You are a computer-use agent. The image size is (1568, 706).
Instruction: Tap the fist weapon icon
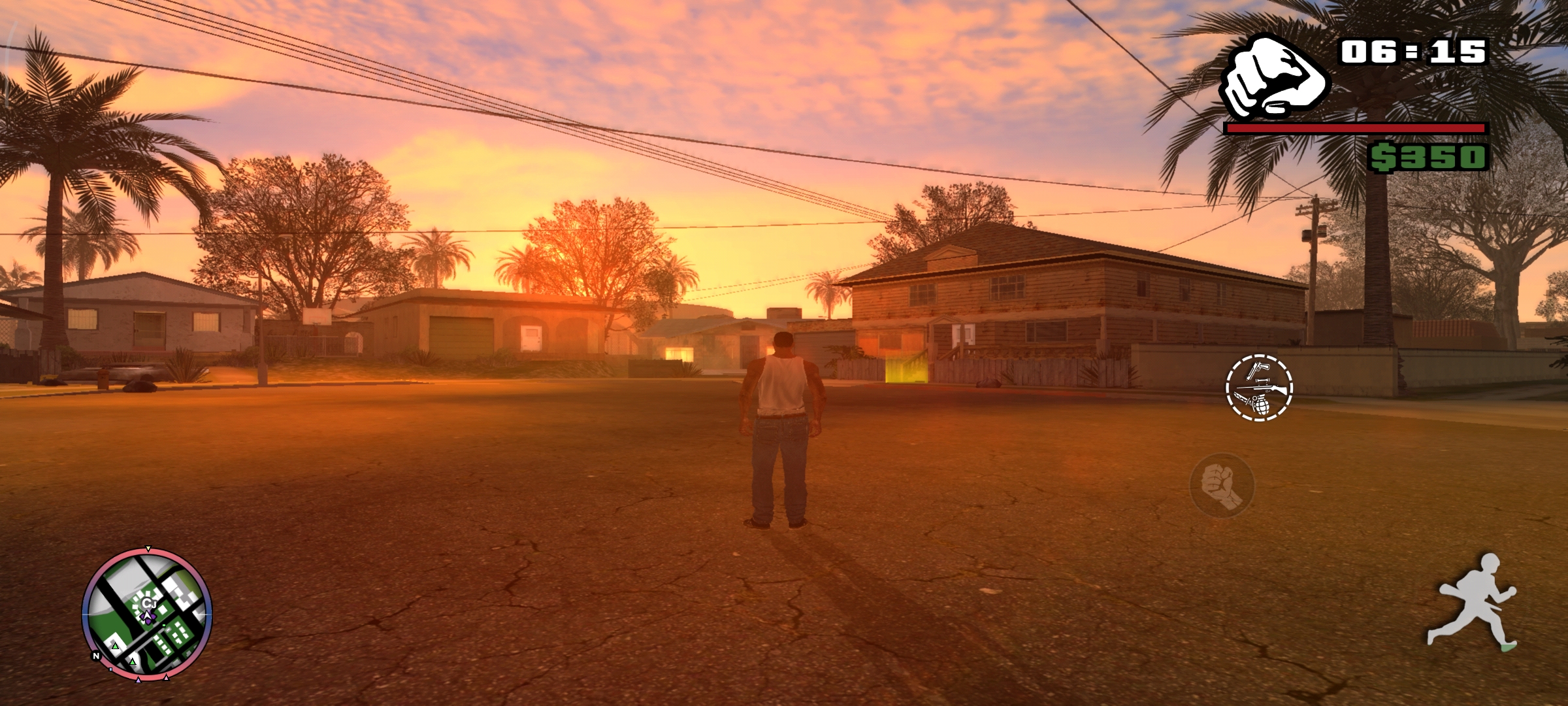pyautogui.click(x=1274, y=77)
